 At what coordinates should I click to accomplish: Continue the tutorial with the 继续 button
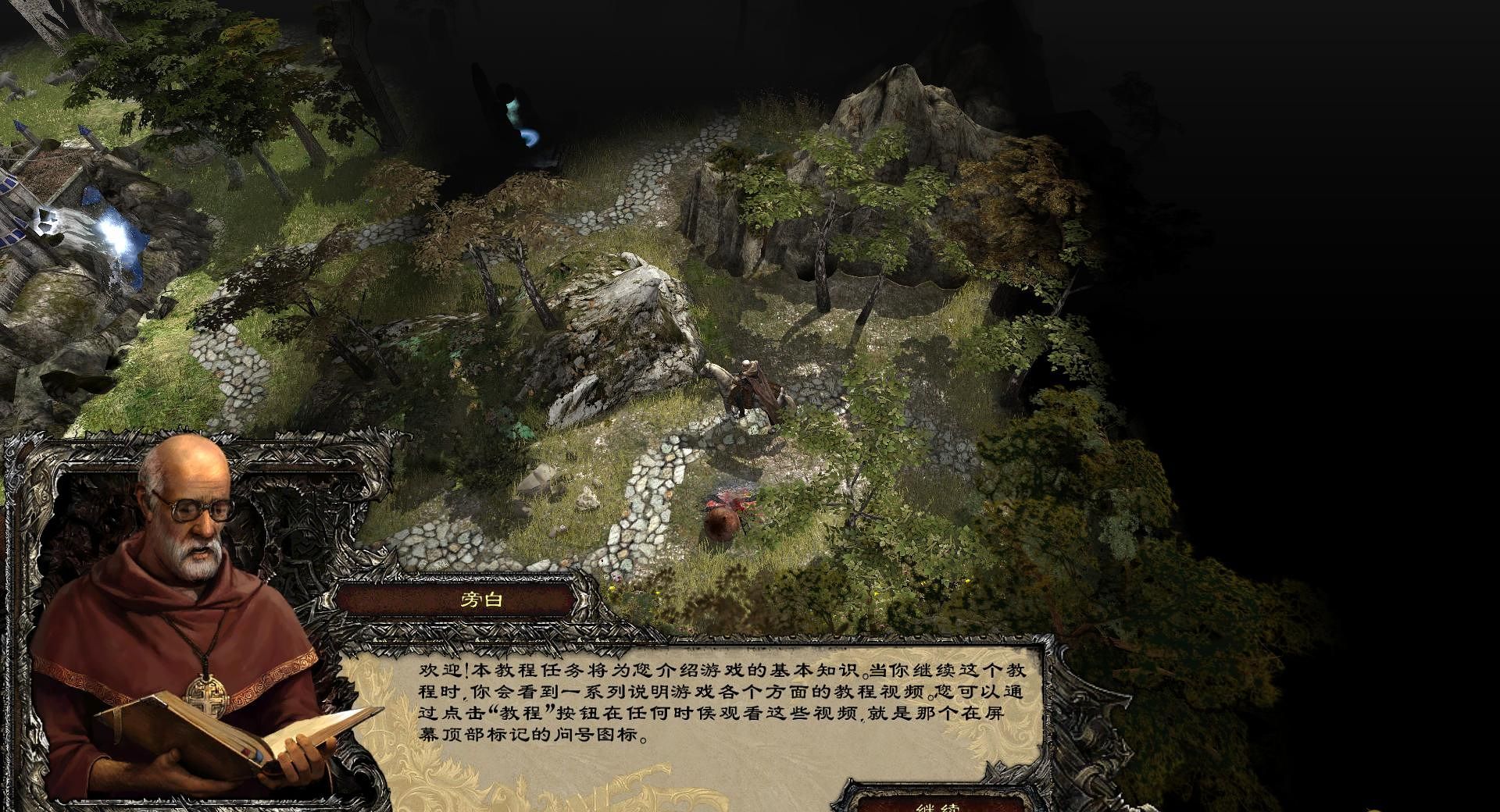[937, 804]
